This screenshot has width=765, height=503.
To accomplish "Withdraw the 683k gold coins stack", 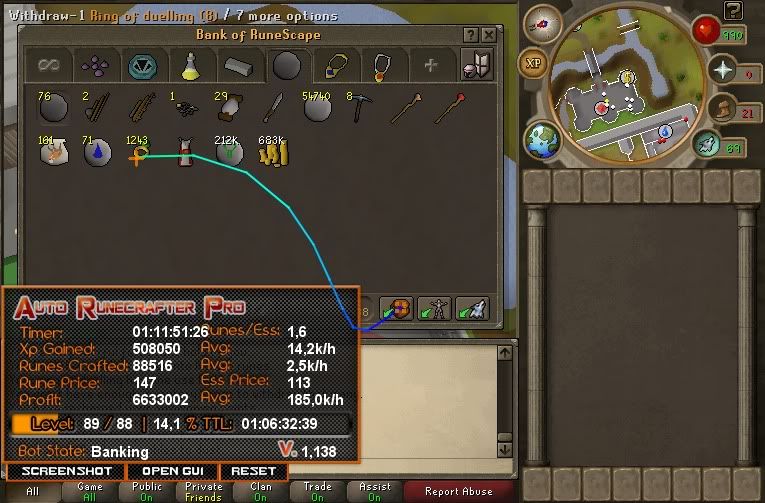I will click(x=273, y=153).
